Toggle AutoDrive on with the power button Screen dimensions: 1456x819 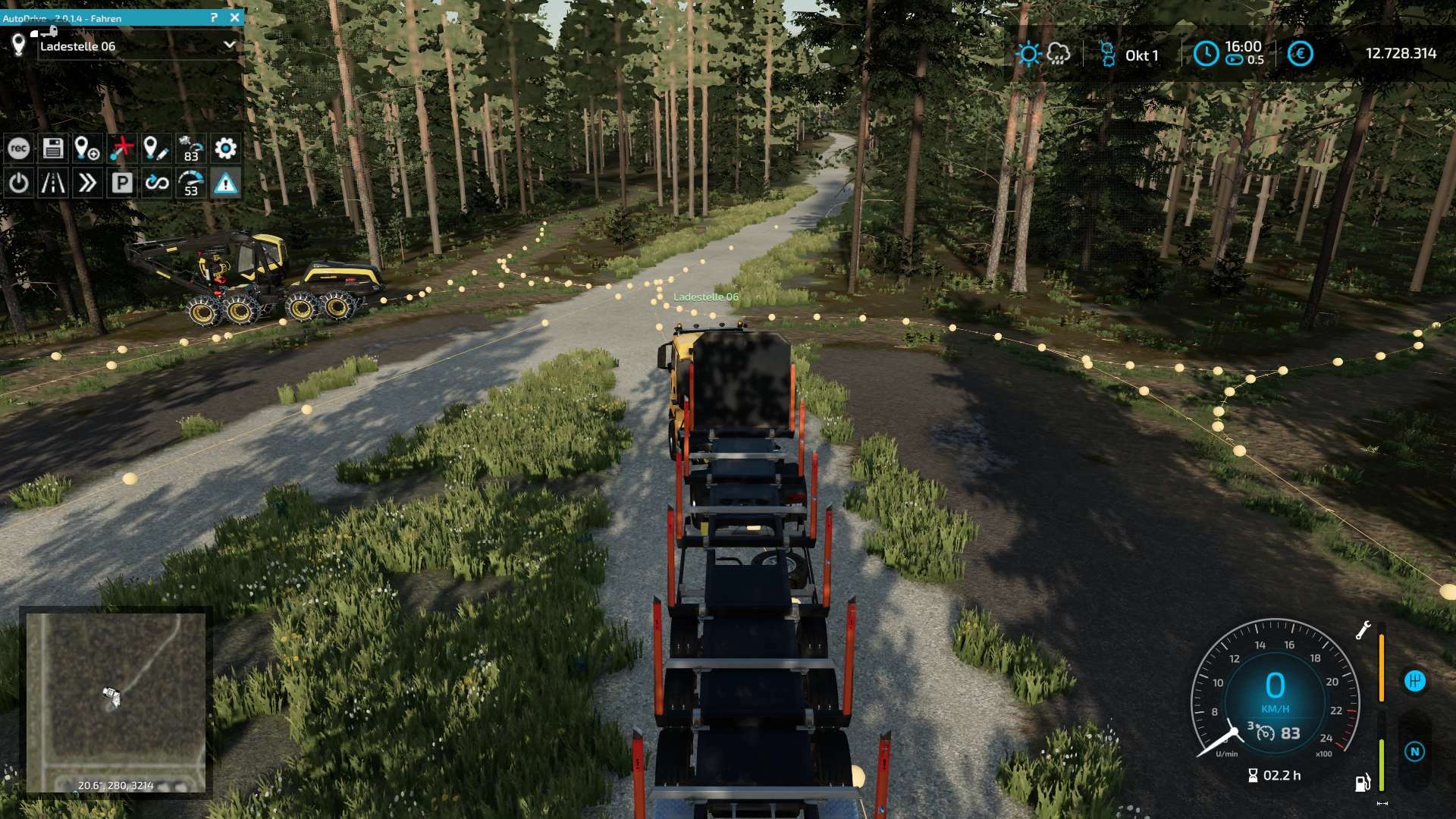click(19, 183)
